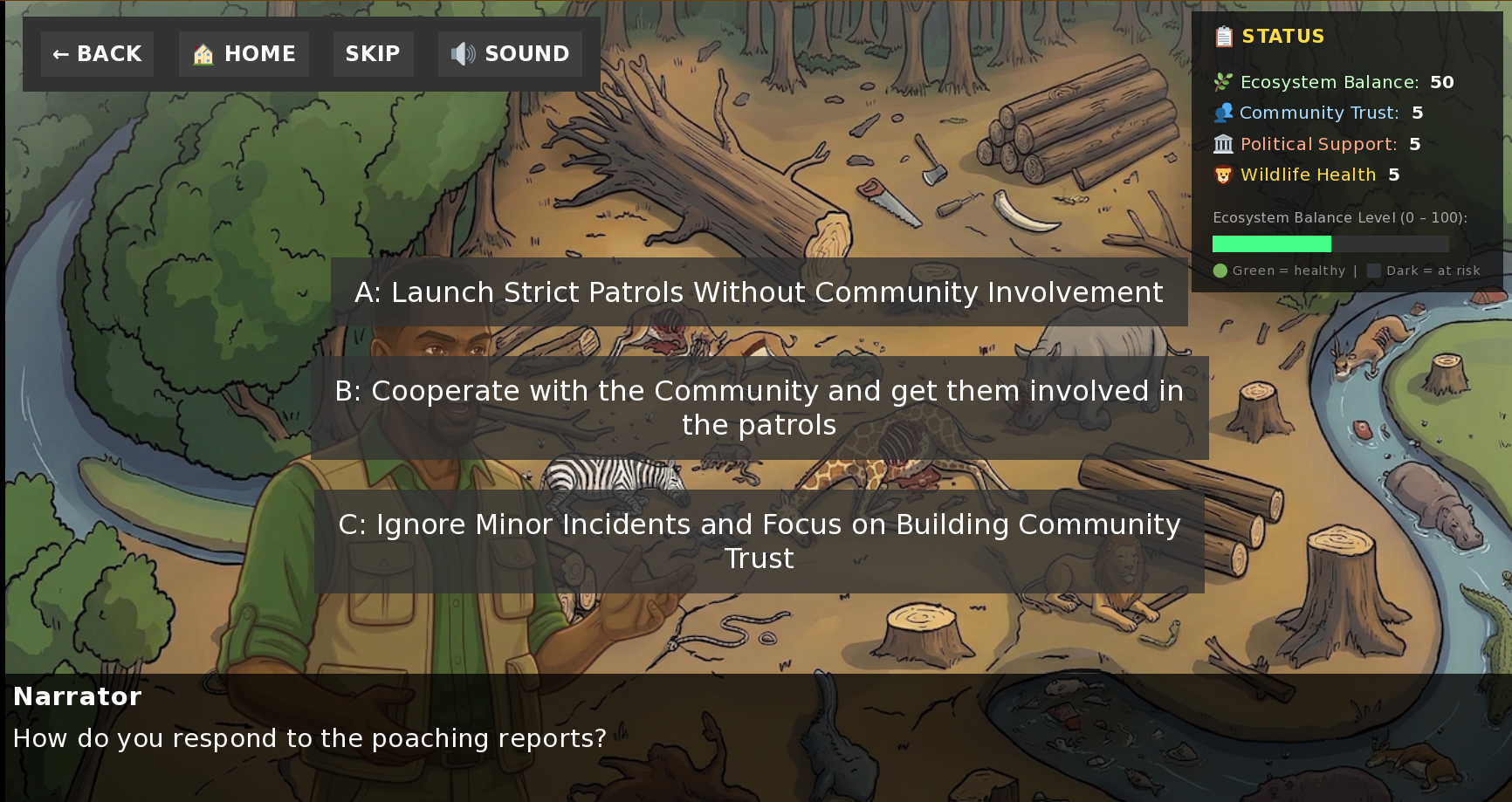The image size is (1512, 802).
Task: Click the dark at-risk indicator square
Action: pos(1374,271)
